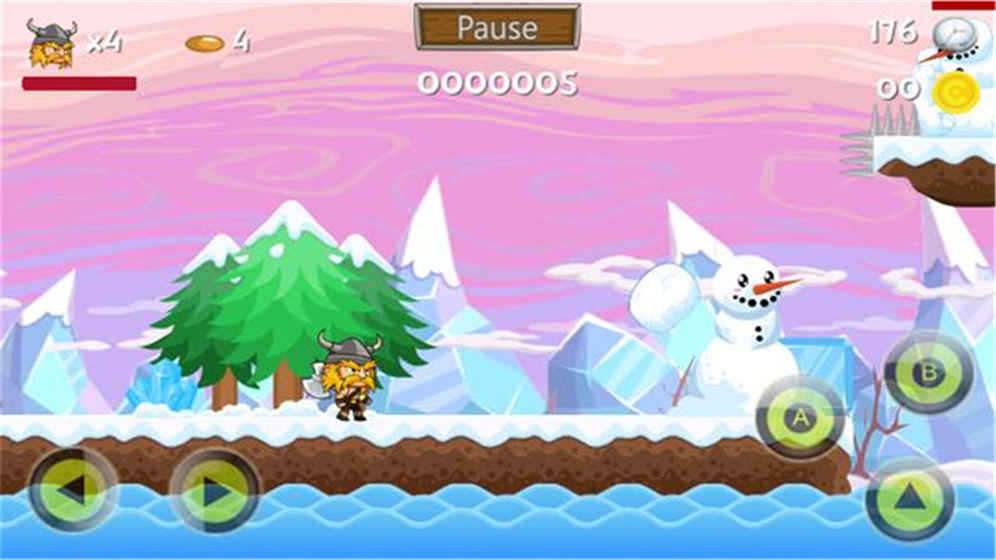This screenshot has height=560, width=996.
Task: Click the wooden Pause button
Action: tap(497, 27)
